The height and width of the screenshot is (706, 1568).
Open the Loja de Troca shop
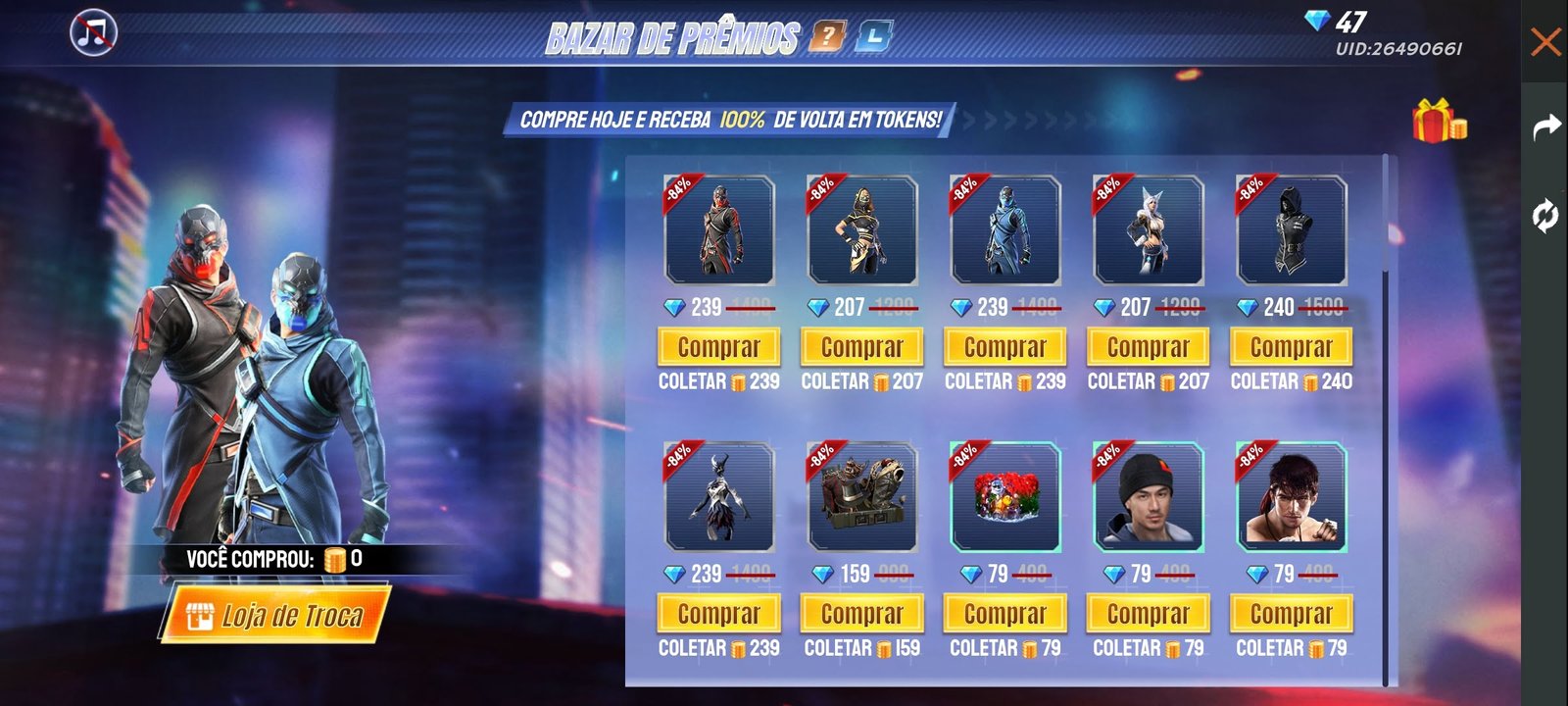[275, 614]
